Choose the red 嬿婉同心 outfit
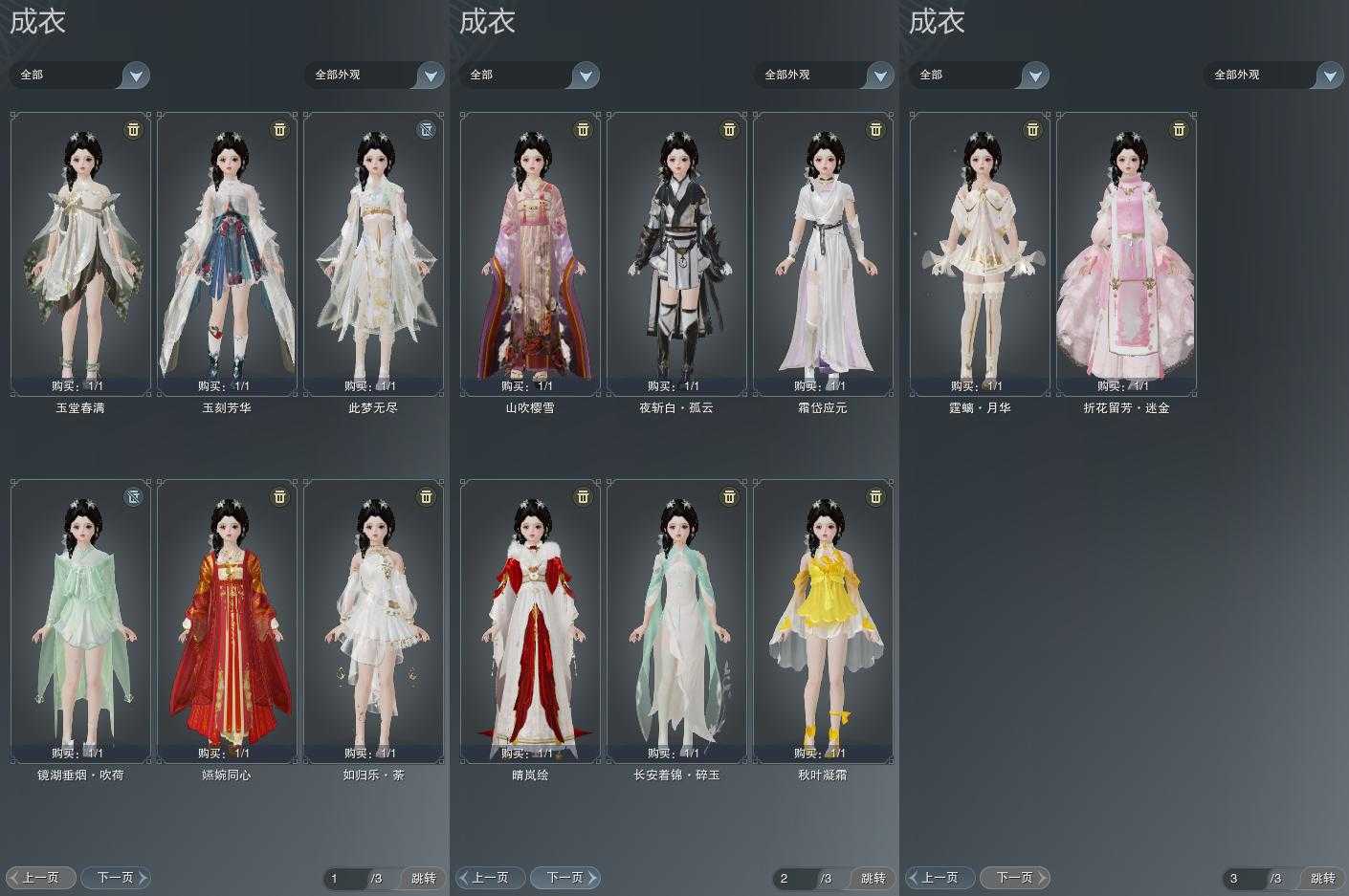 [x=227, y=621]
